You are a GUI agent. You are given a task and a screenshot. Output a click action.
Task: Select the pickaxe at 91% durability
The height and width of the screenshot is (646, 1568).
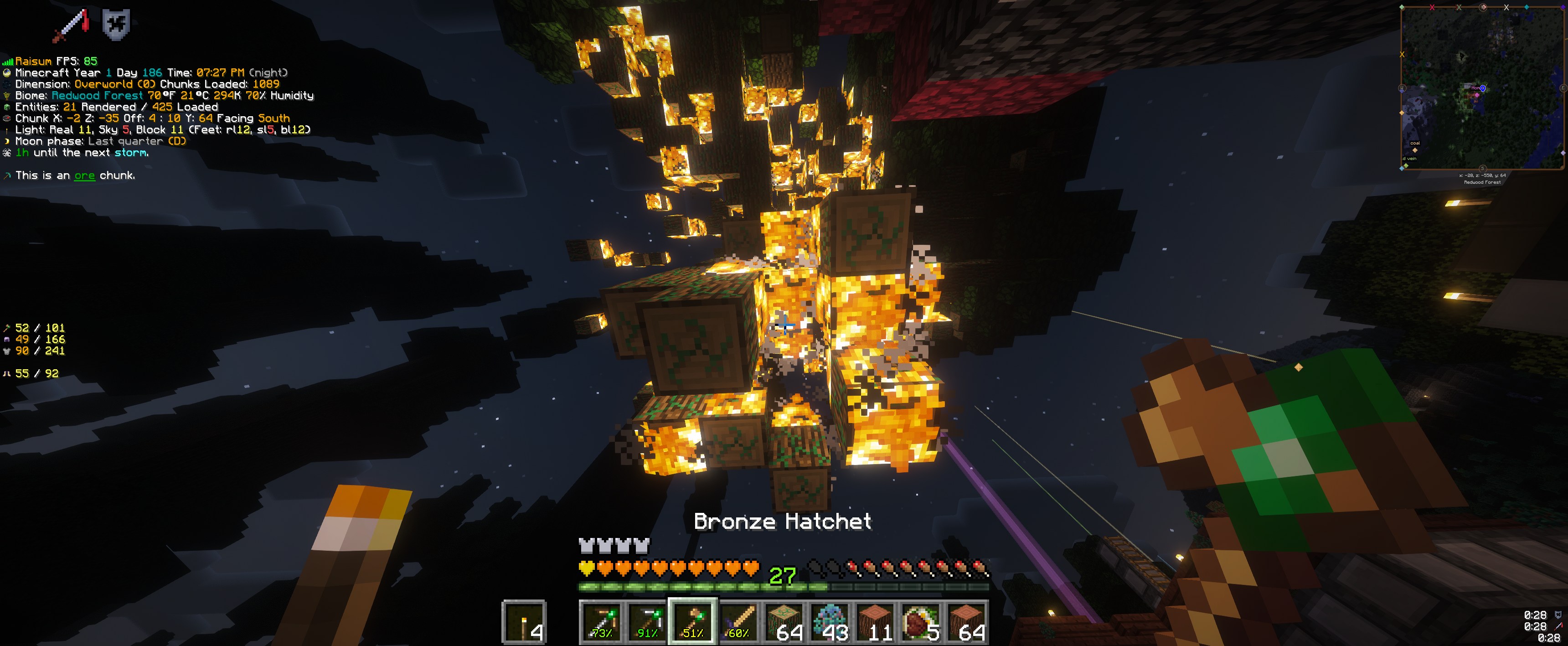tap(647, 622)
